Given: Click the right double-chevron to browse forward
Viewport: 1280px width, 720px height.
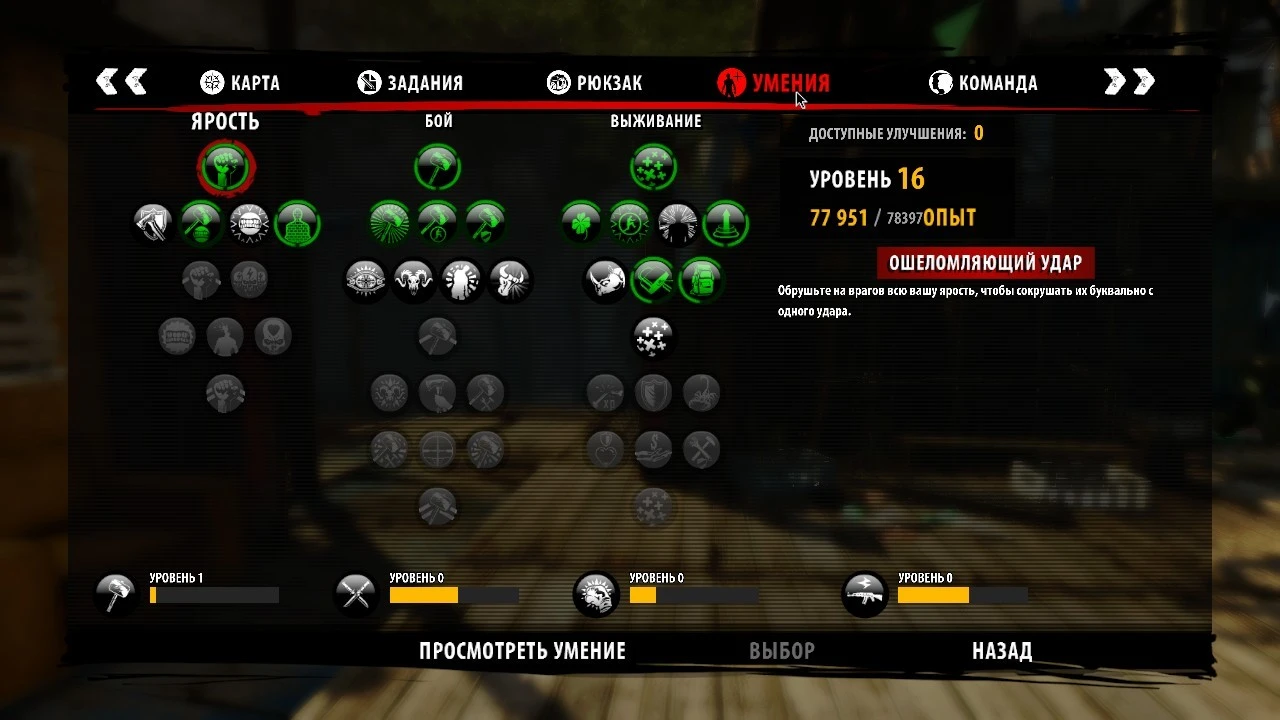Looking at the screenshot, I should [x=1130, y=83].
